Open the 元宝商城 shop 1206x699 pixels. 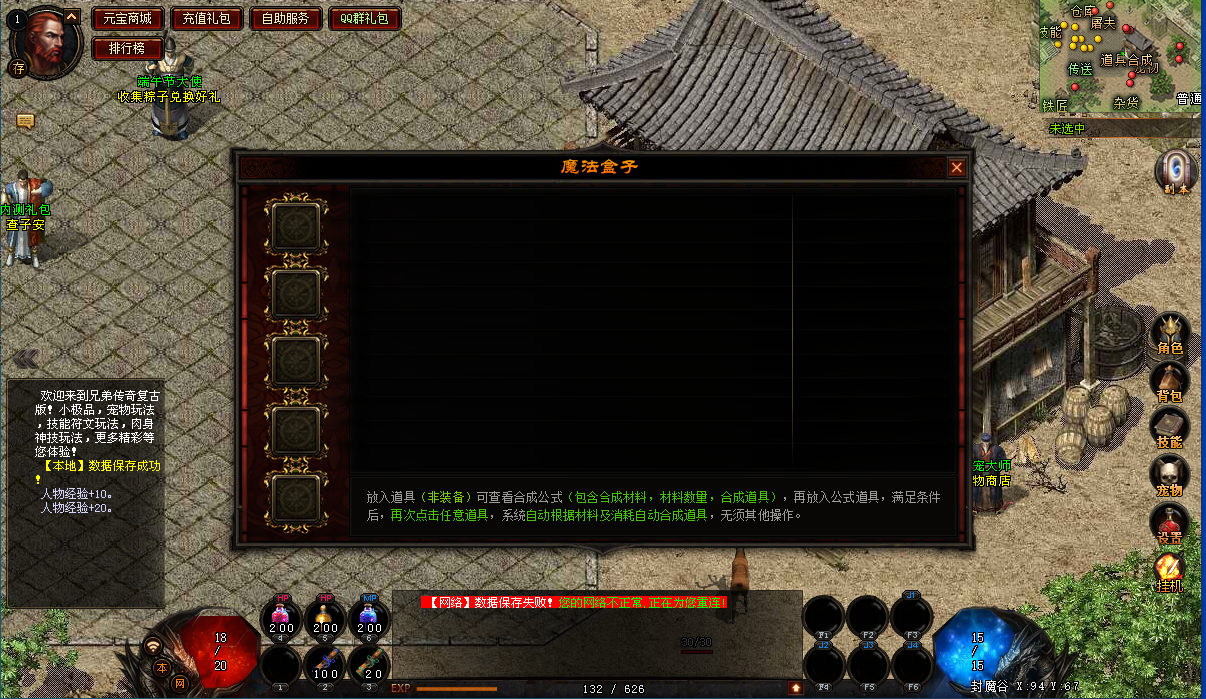point(128,19)
